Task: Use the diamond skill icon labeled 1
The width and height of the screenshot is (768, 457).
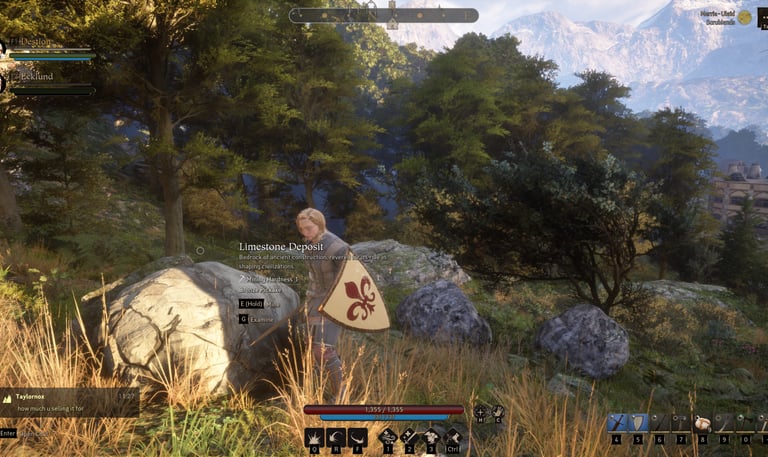Action: 387,436
